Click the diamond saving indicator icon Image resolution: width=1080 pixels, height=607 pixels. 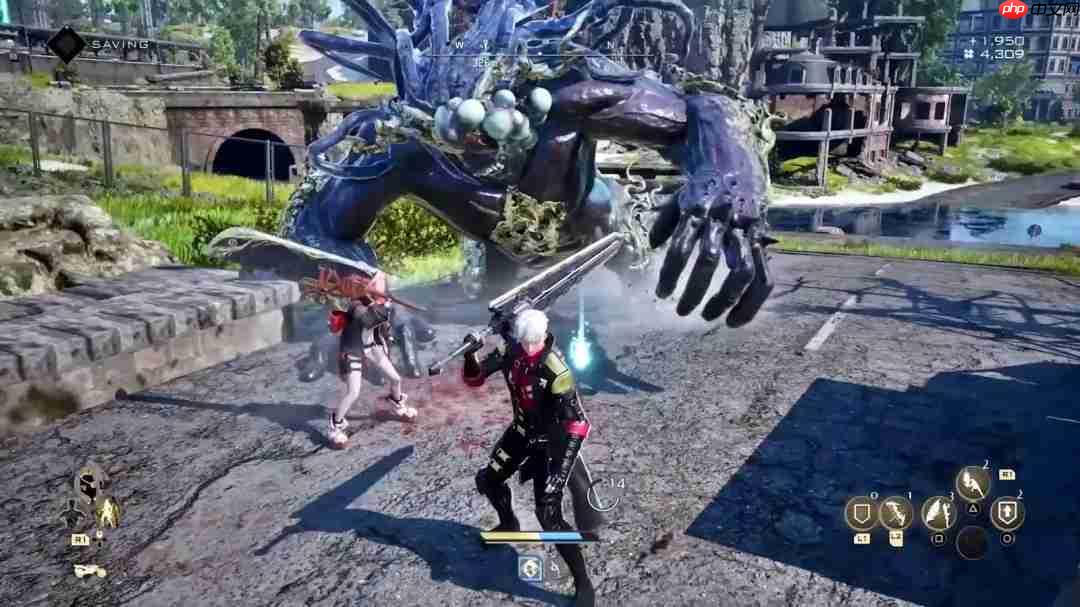pyautogui.click(x=67, y=44)
